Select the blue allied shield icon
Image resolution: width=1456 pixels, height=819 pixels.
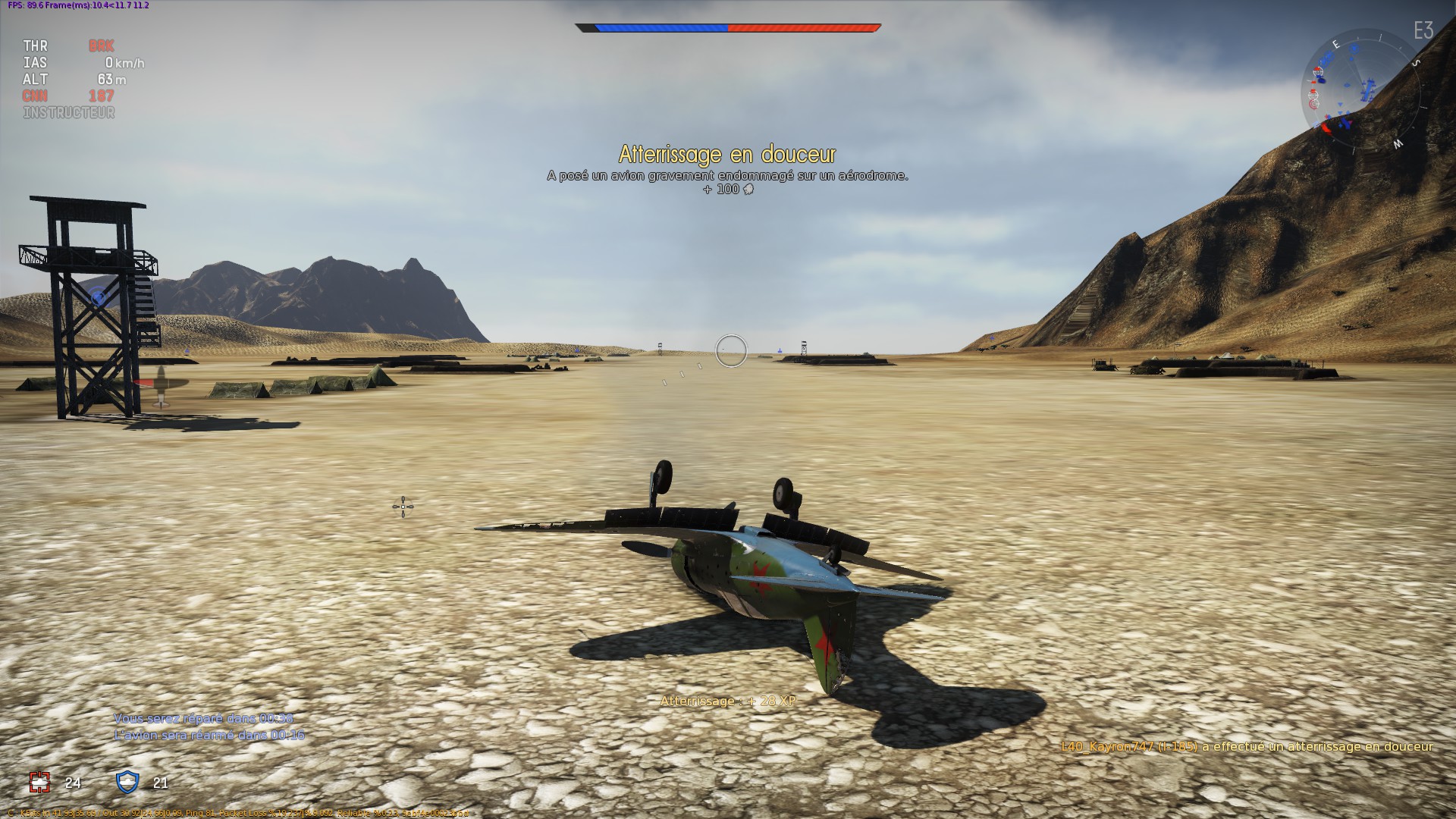point(127,782)
